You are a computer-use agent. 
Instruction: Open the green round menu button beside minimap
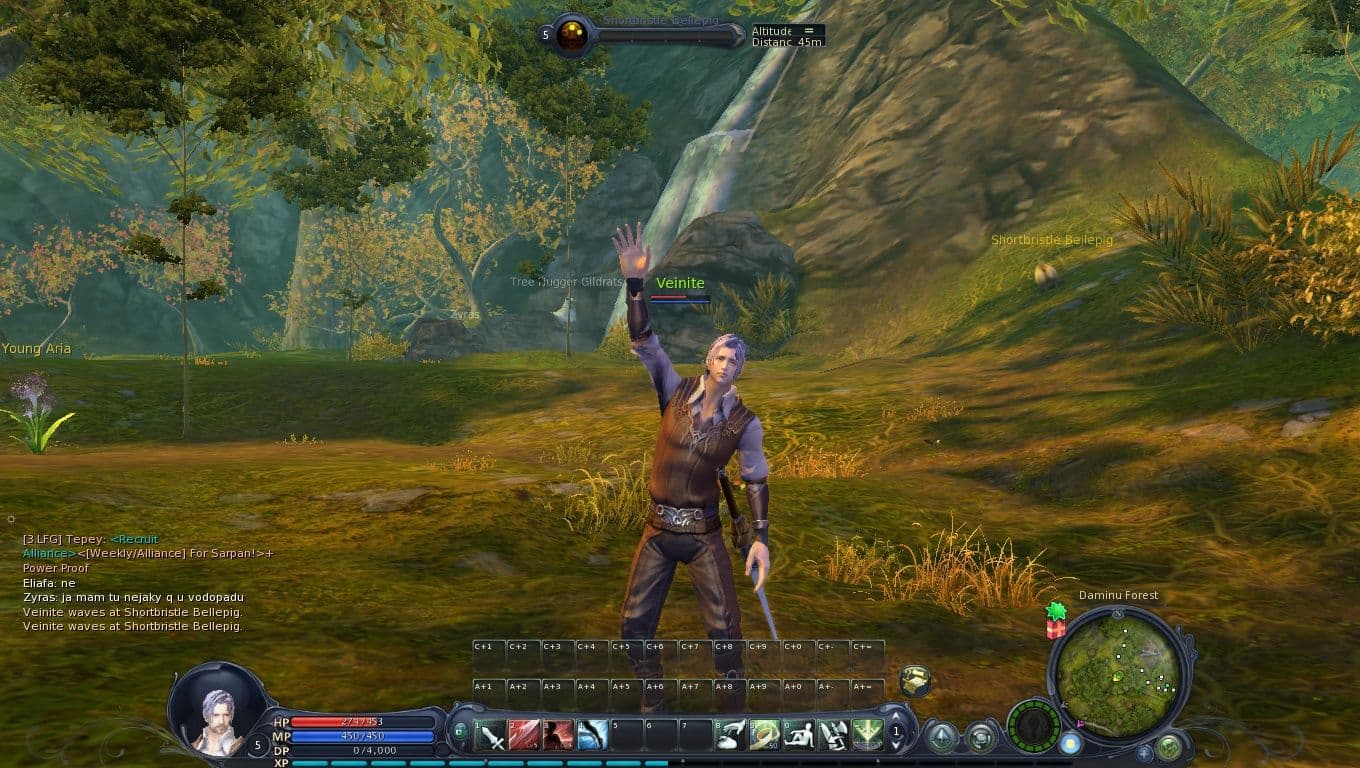pyautogui.click(x=1168, y=745)
